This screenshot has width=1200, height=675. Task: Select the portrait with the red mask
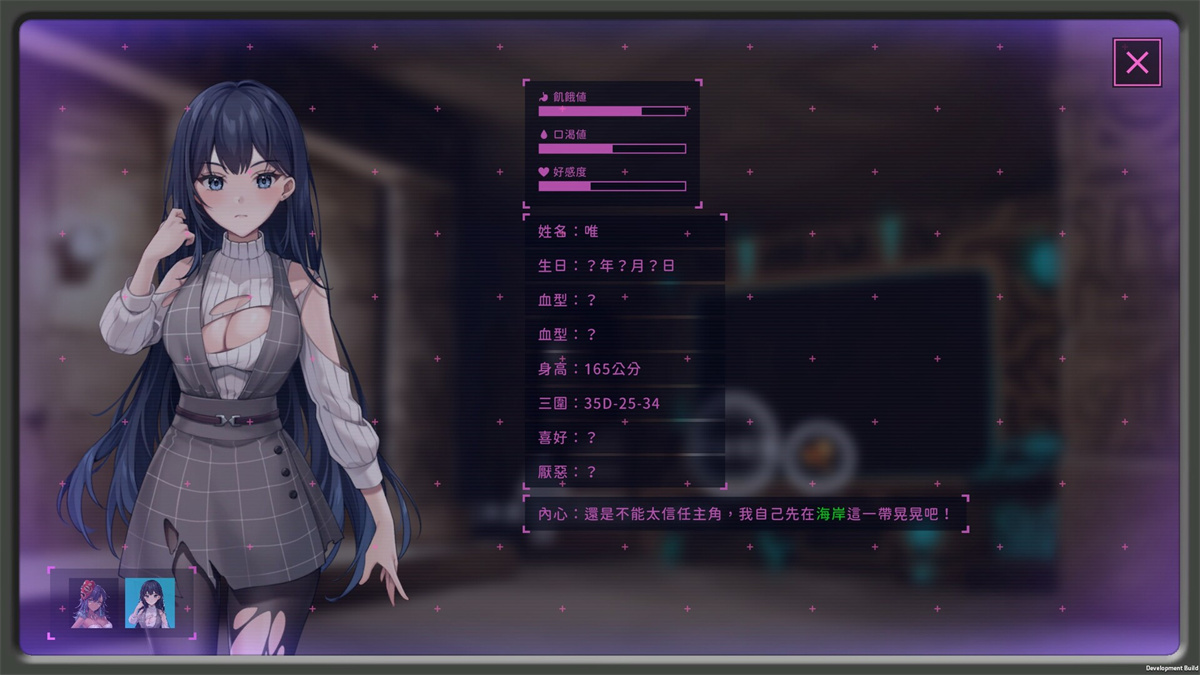click(92, 603)
